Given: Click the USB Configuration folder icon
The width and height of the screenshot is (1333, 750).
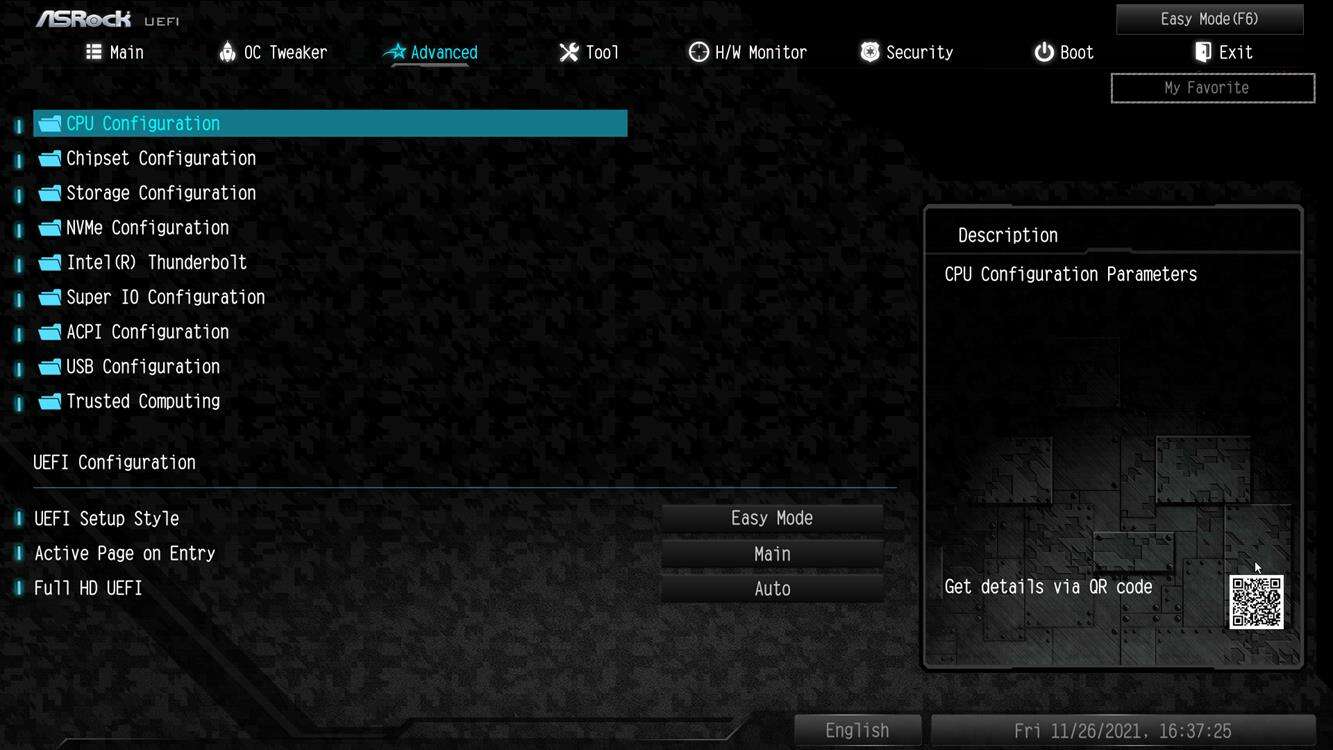Looking at the screenshot, I should point(49,366).
